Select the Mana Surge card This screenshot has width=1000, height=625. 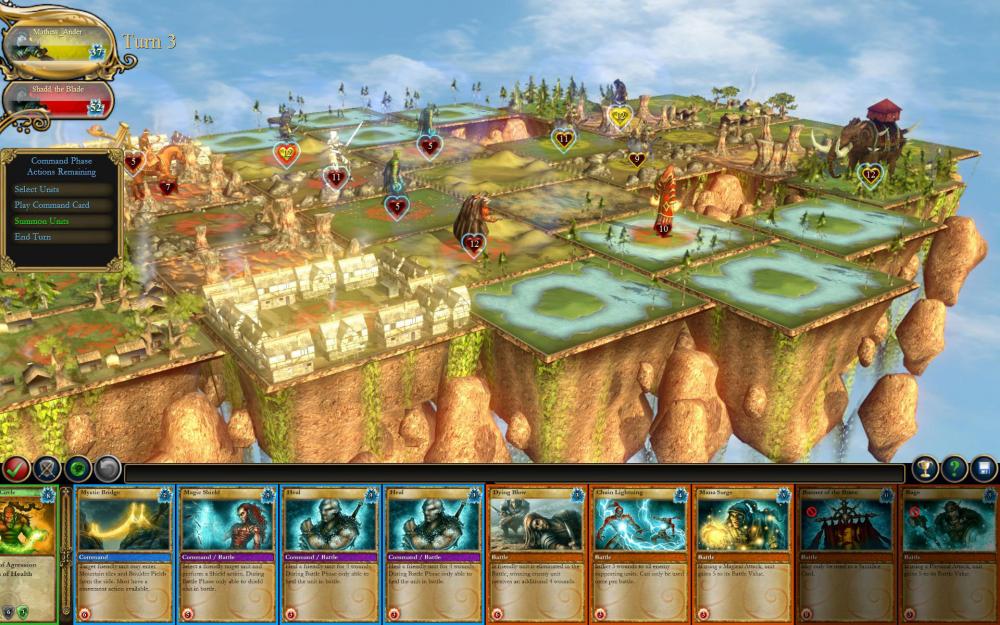(742, 555)
